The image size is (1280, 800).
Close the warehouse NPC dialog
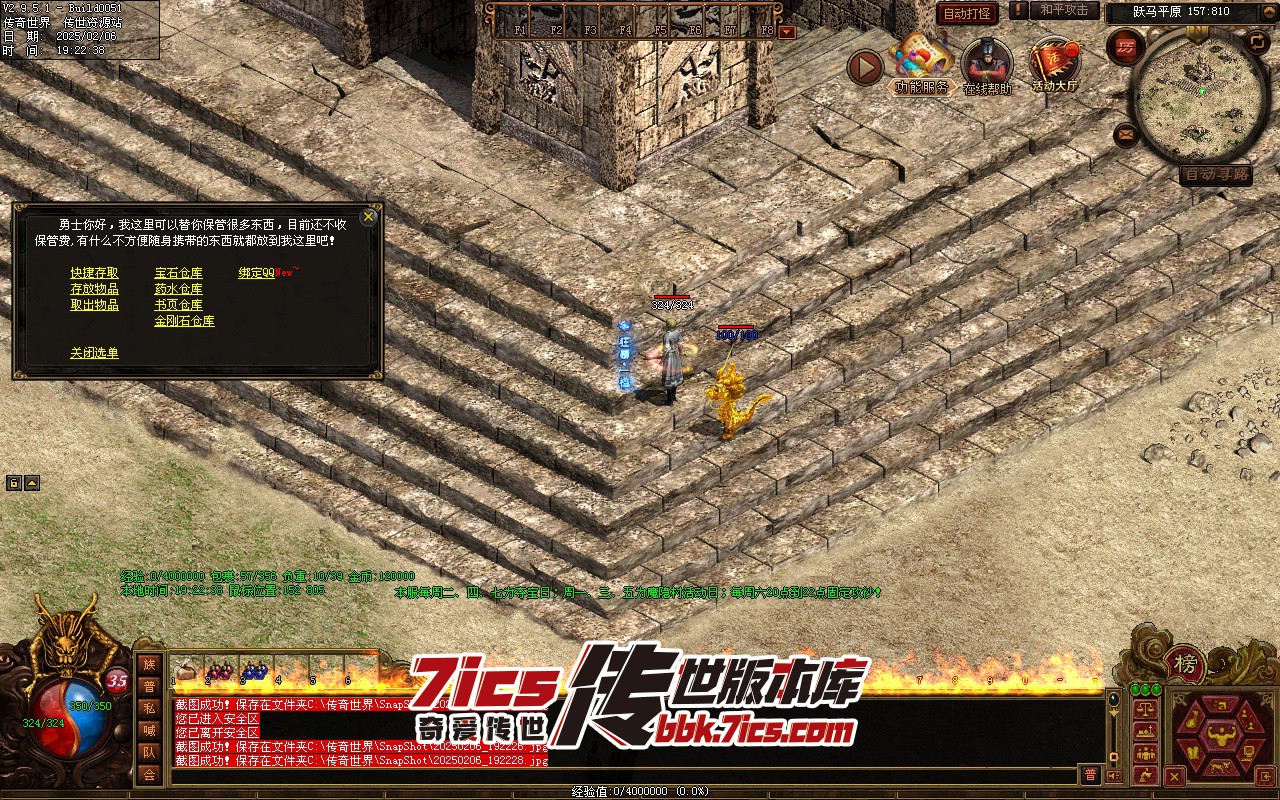point(369,216)
